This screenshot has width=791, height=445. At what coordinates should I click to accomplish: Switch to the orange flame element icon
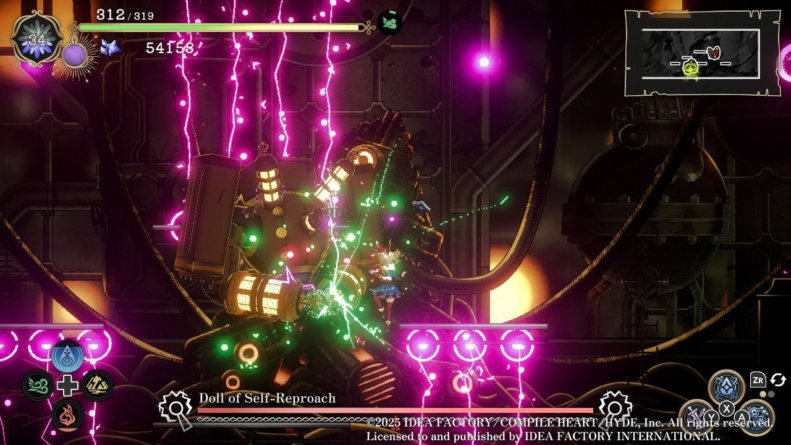pos(67,414)
